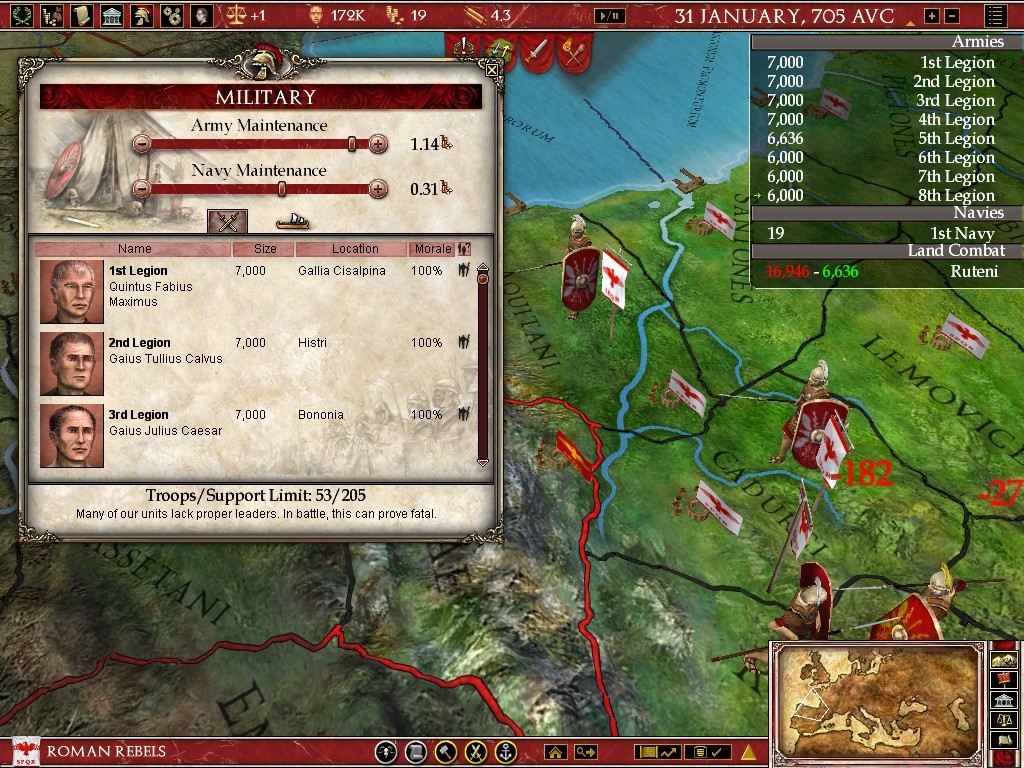Viewport: 1024px width, 768px height.
Task: Open the crossed swords military button
Action: [477, 752]
